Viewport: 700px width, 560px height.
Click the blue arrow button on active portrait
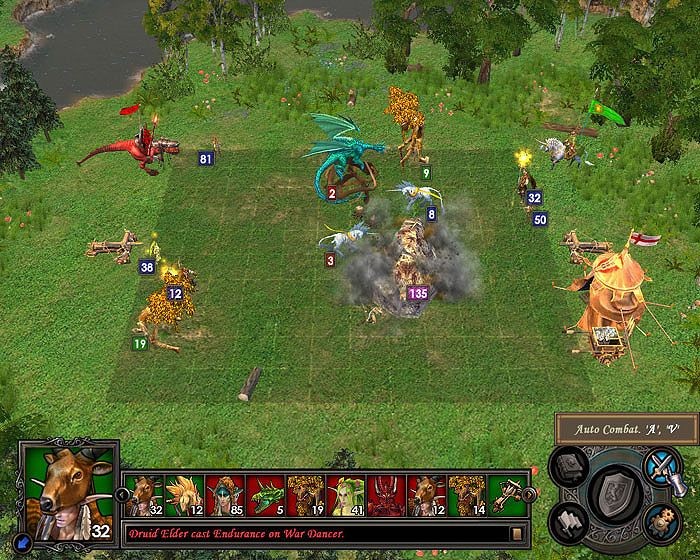(23, 546)
